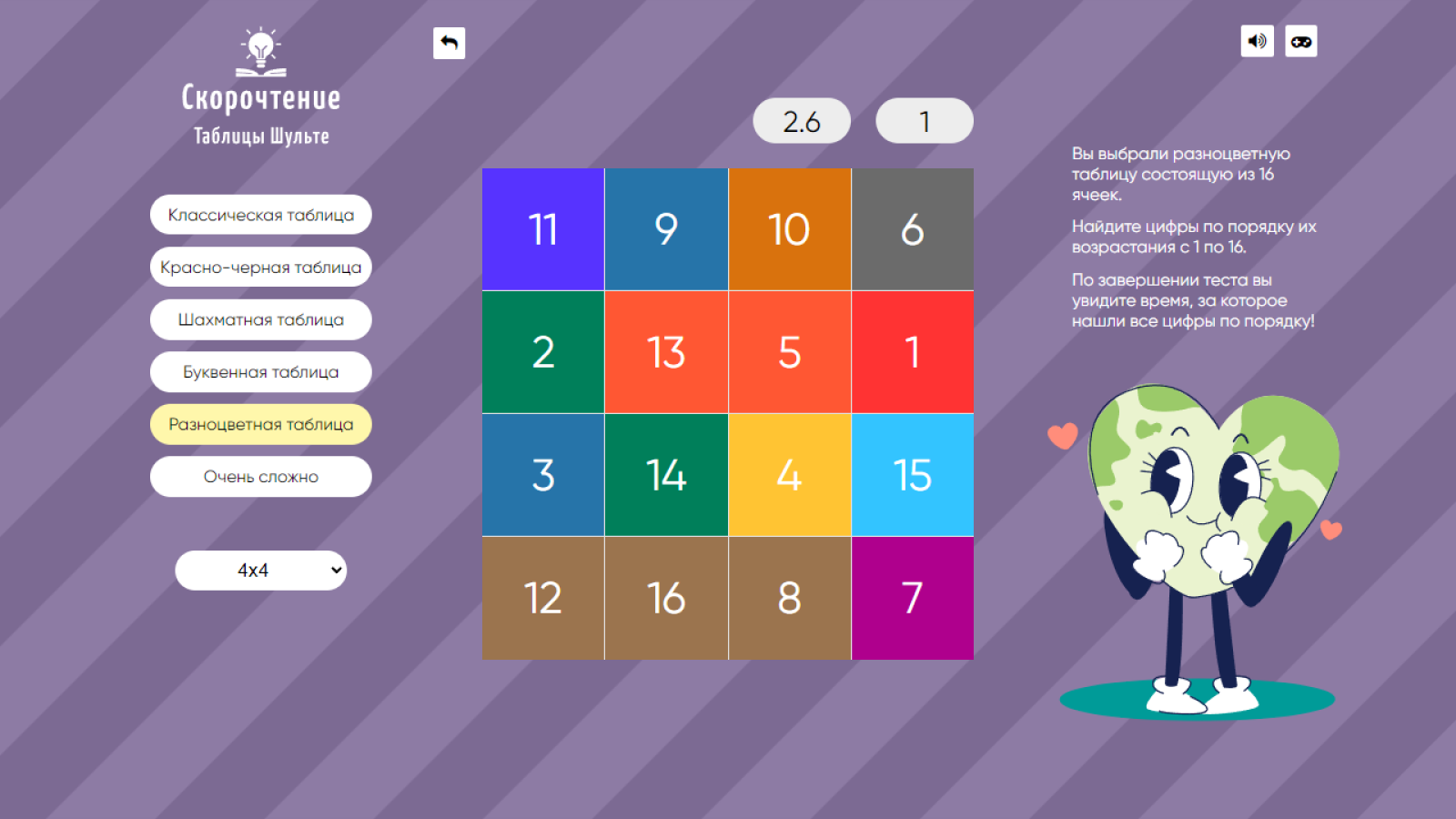The height and width of the screenshot is (819, 1456).
Task: Select Буквенная таблица mode
Action: 260,371
